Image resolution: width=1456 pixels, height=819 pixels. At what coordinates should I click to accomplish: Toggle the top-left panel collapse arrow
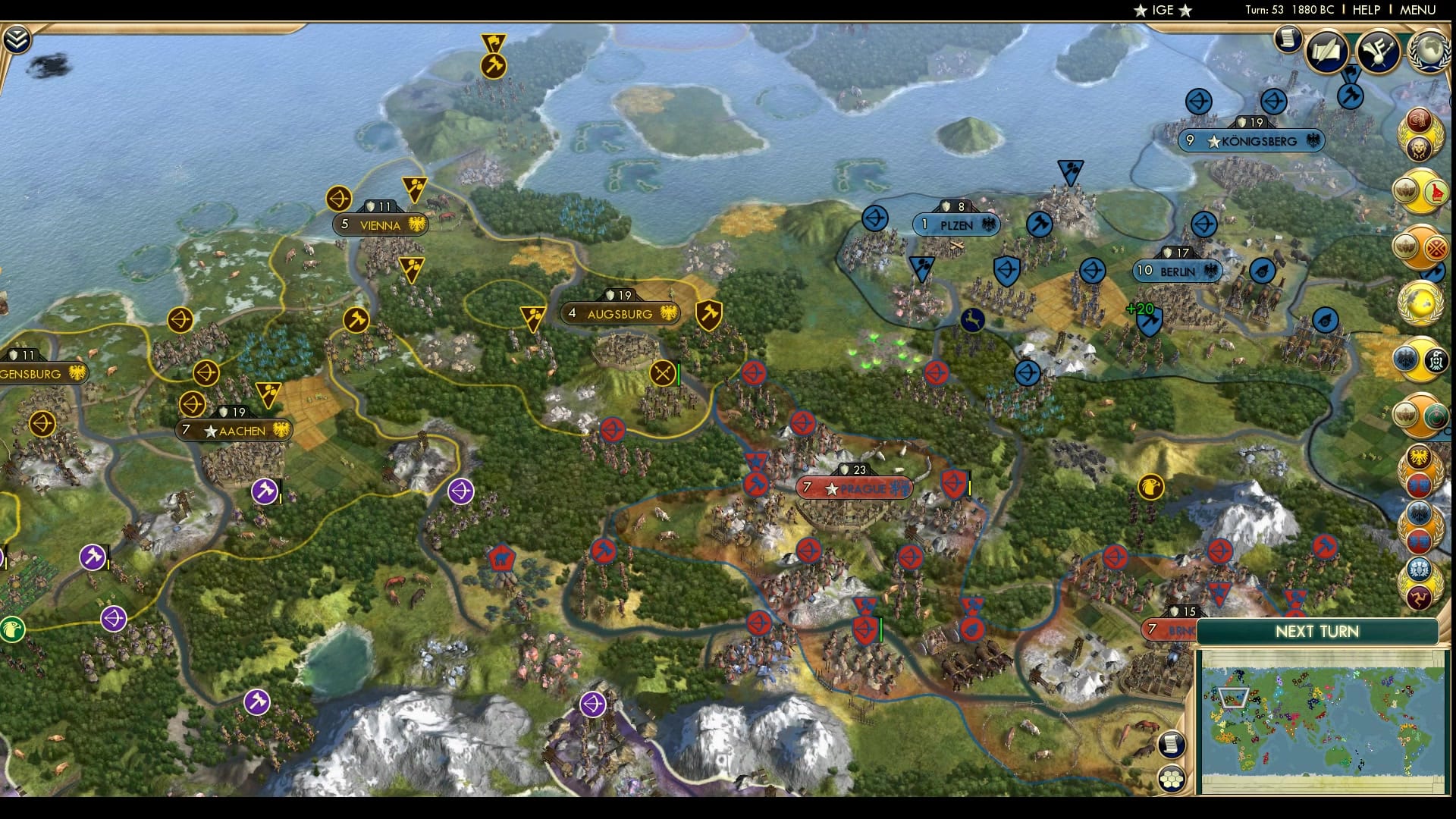17,39
